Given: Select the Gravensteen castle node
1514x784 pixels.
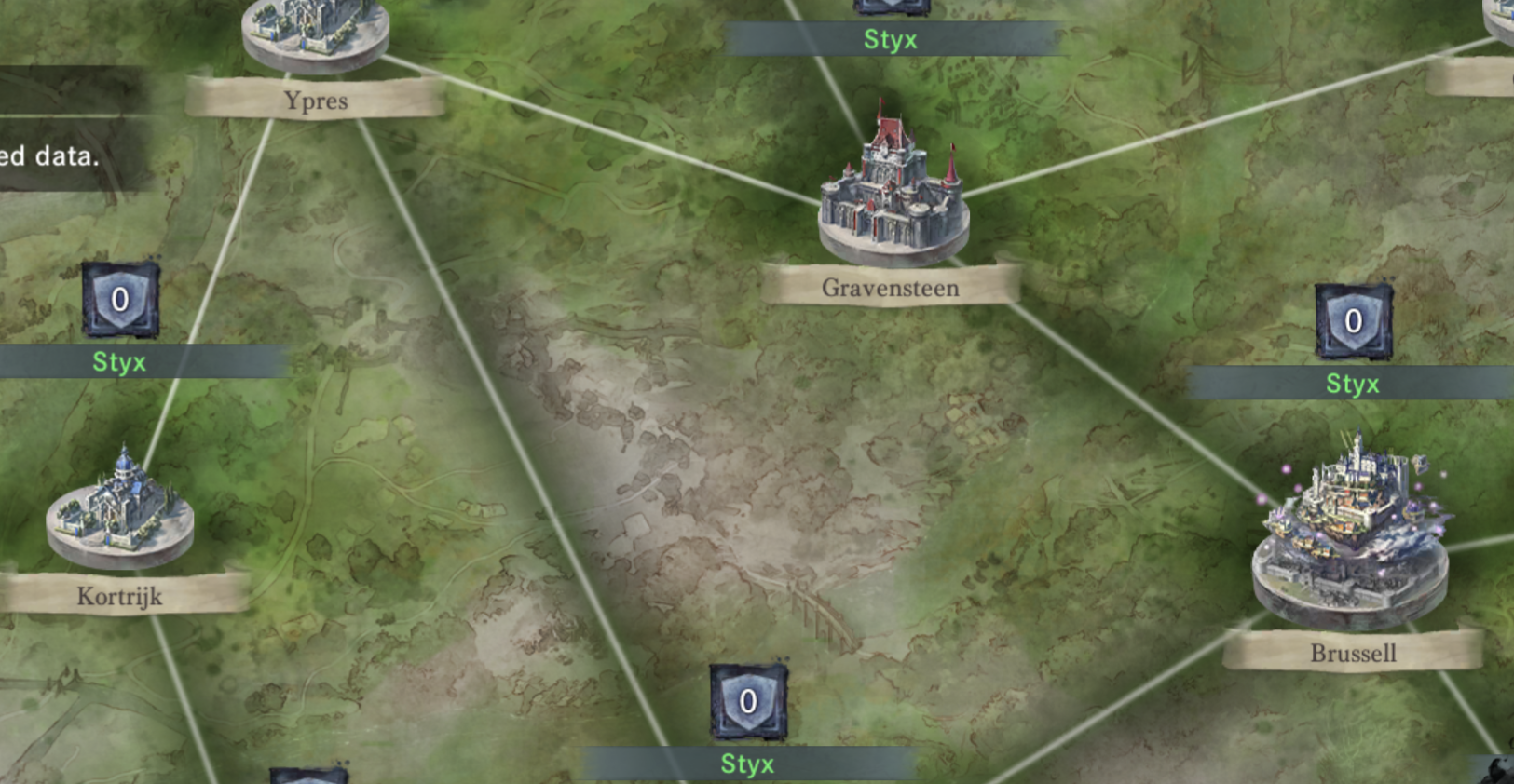Looking at the screenshot, I should (893, 194).
